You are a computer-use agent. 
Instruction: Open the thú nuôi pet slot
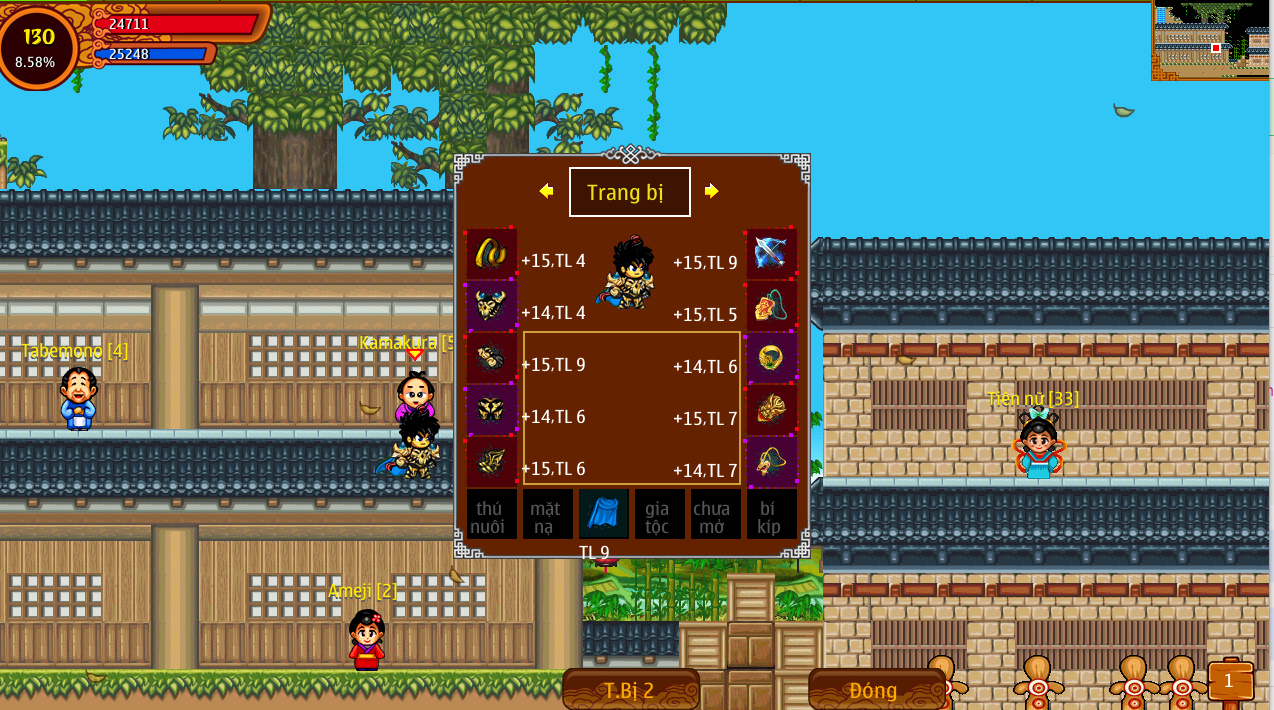(x=491, y=514)
